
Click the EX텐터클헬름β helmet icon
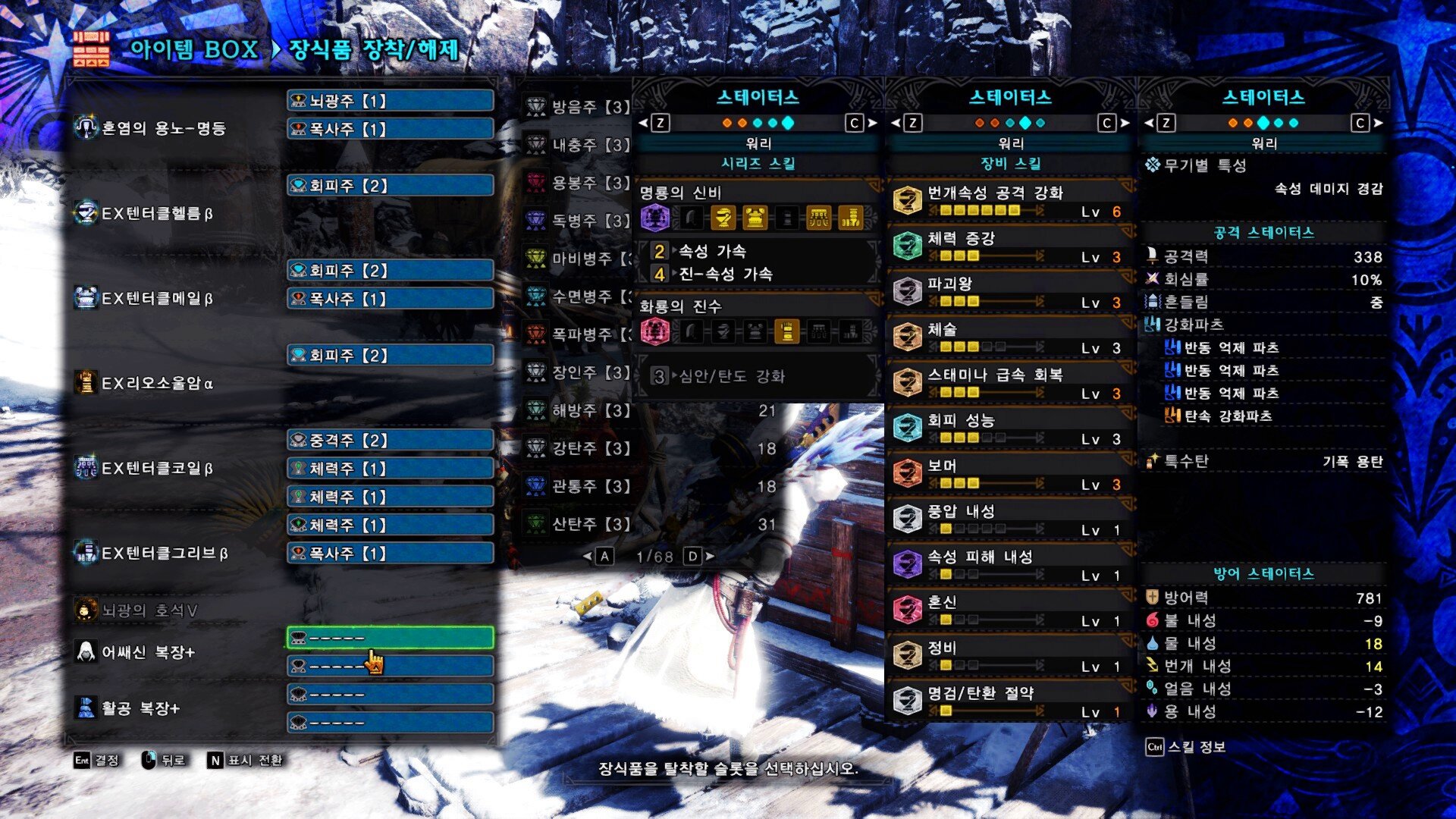[x=86, y=212]
